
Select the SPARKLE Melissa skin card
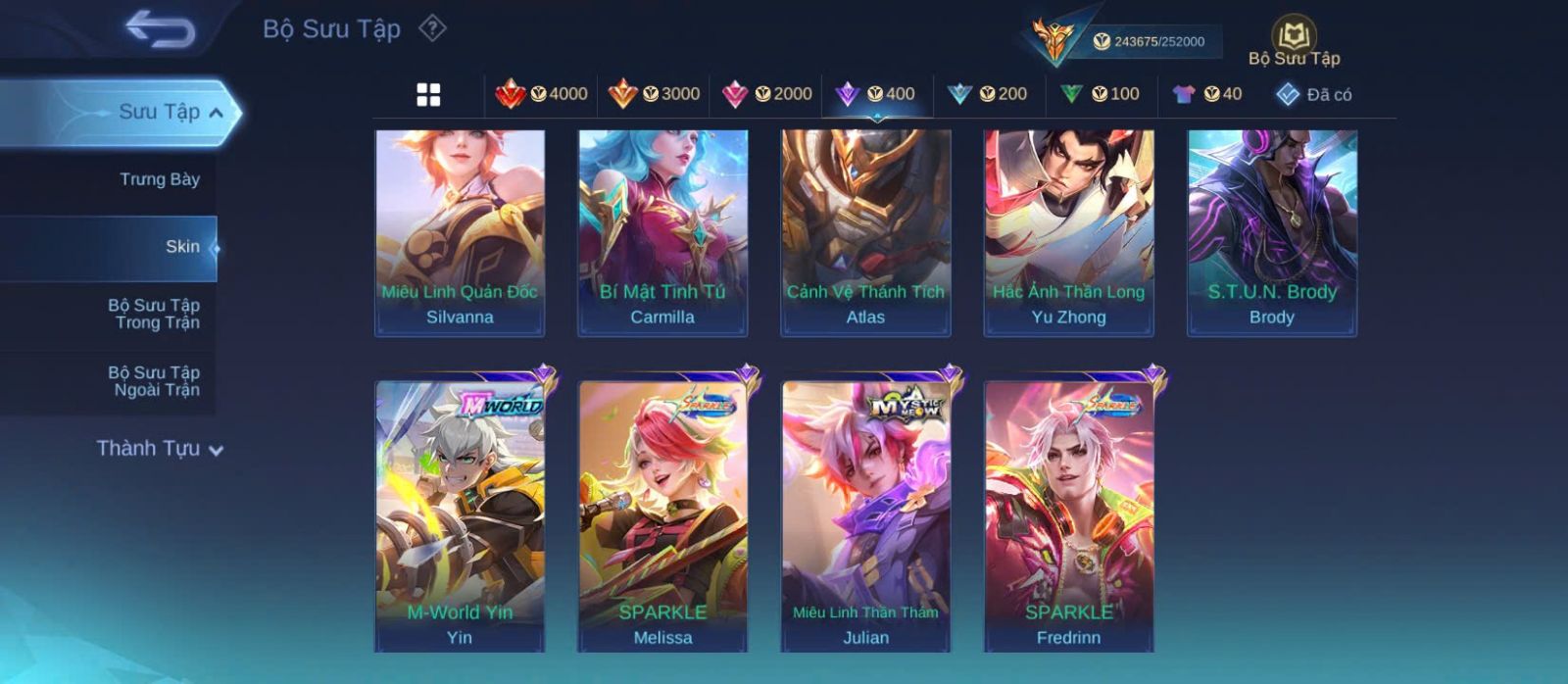coord(662,515)
